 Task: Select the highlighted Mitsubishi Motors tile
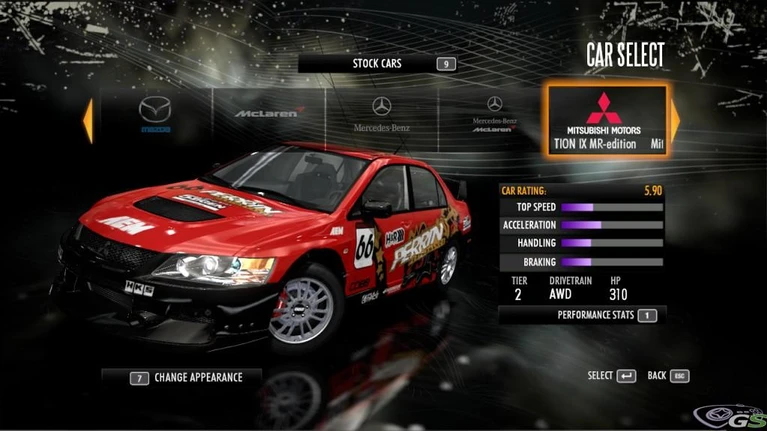click(604, 119)
